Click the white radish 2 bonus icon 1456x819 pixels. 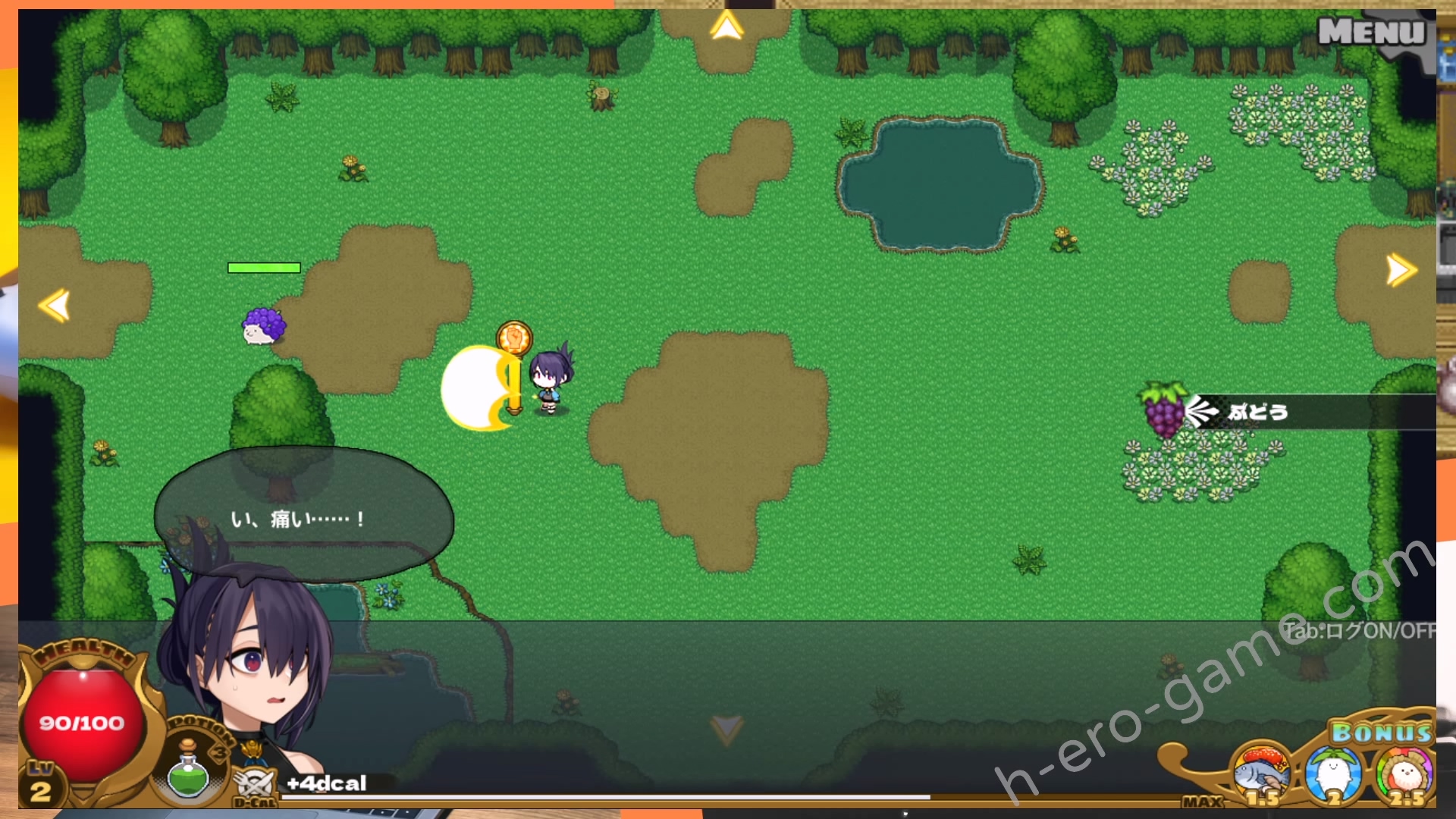(x=1332, y=775)
